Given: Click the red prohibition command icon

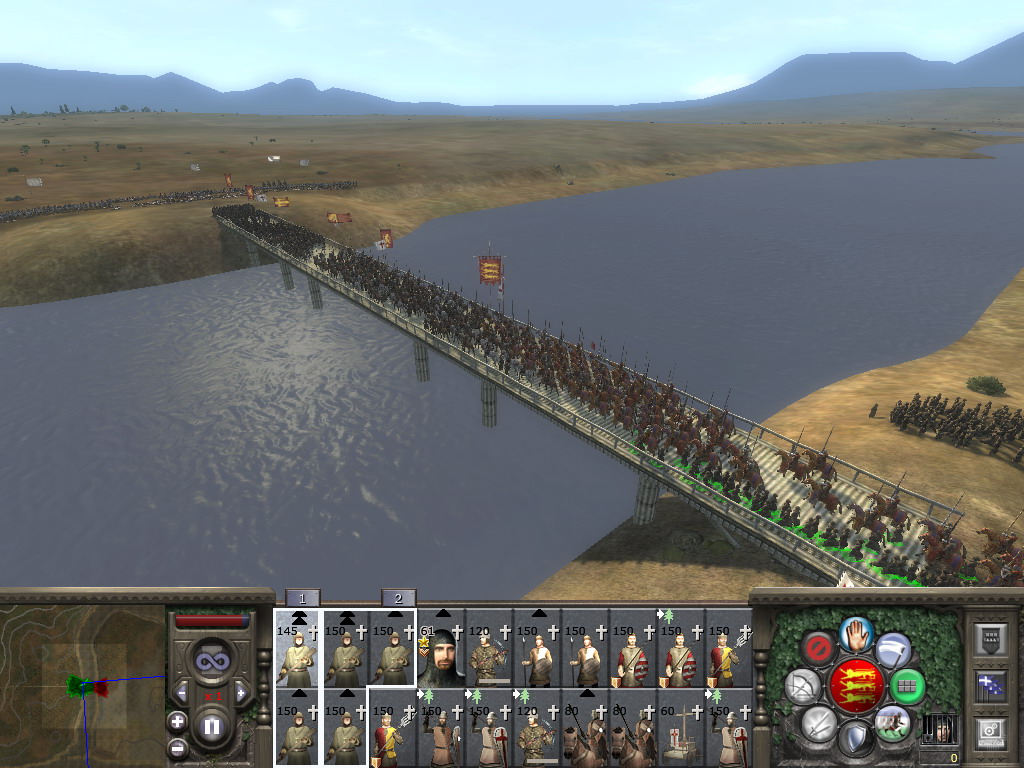Looking at the screenshot, I should point(819,648).
